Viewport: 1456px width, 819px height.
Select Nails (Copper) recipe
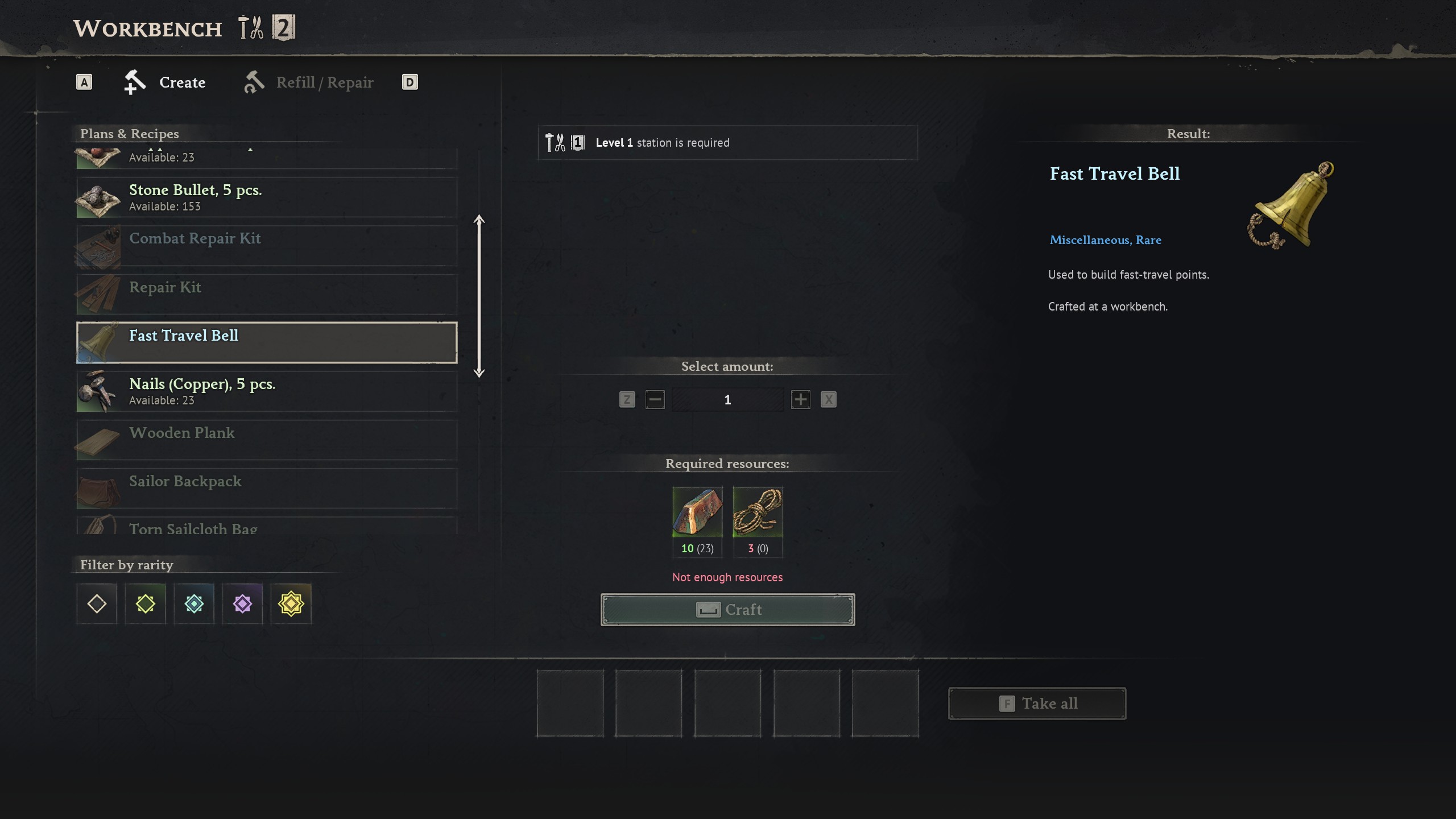(266, 391)
